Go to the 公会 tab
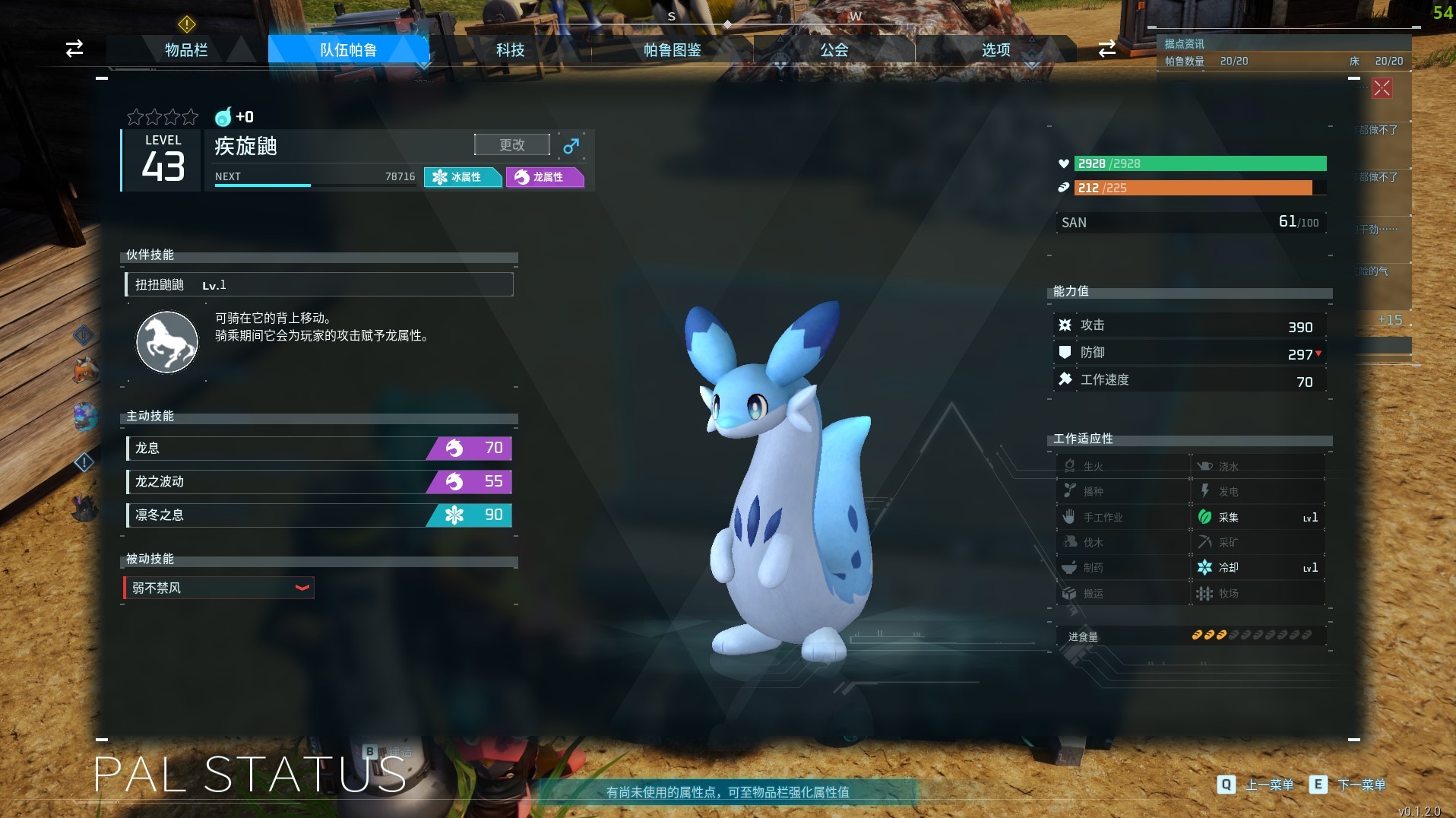This screenshot has height=818, width=1456. [834, 50]
